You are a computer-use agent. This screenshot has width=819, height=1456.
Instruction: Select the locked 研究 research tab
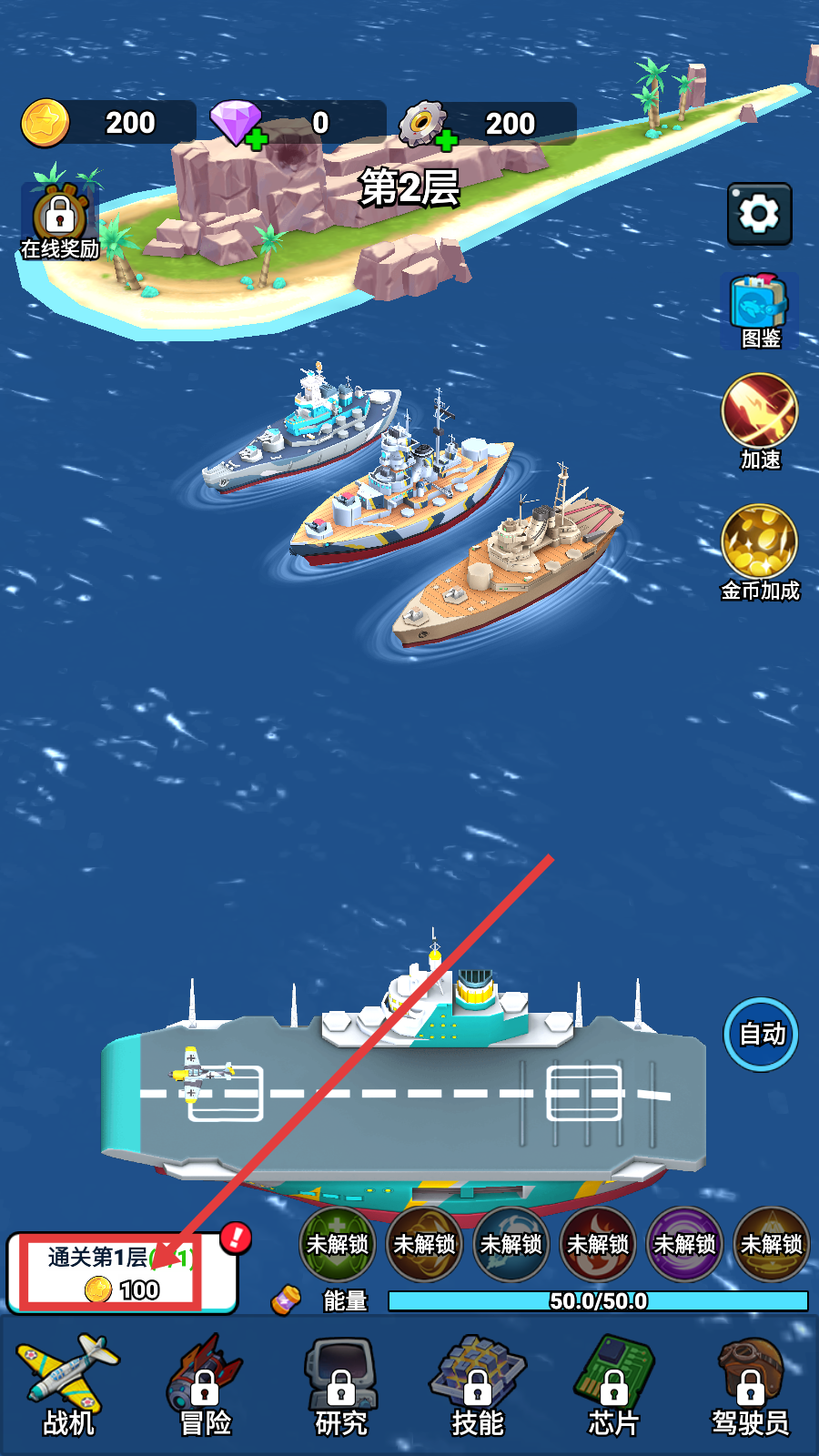tap(341, 1386)
